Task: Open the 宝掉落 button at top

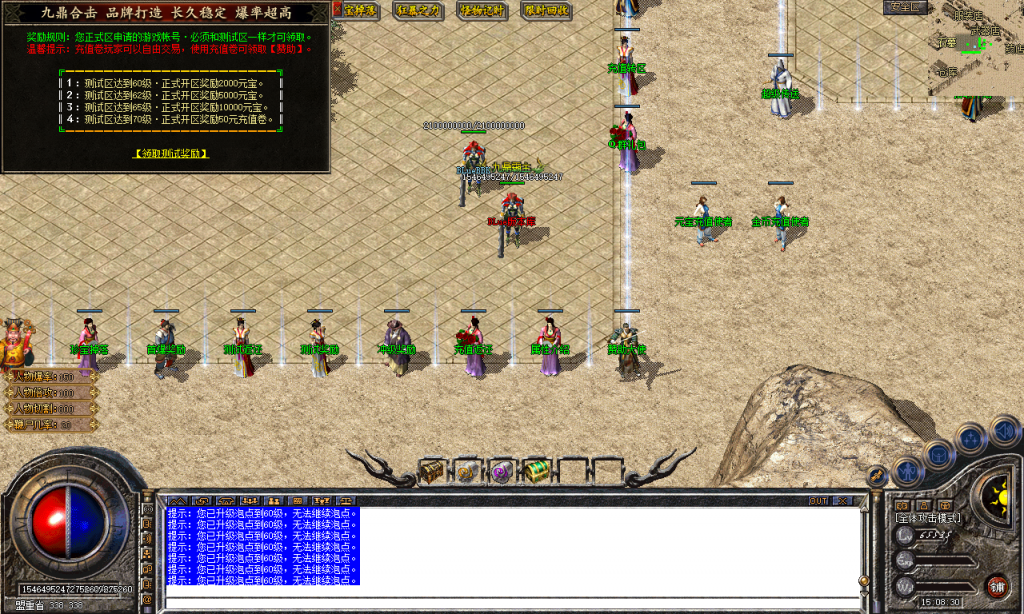Action: tap(360, 10)
